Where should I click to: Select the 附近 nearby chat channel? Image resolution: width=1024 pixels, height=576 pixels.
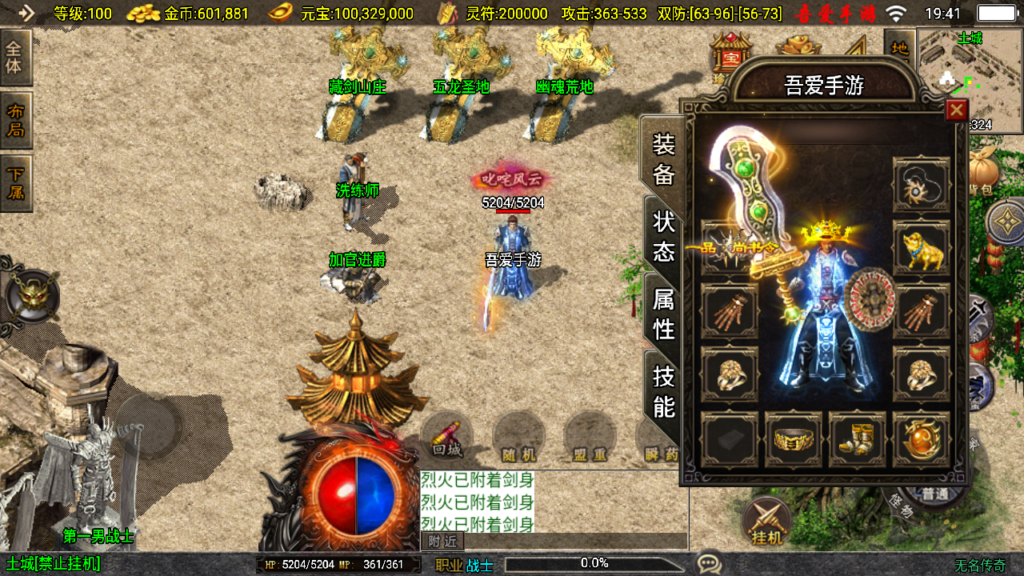point(444,541)
